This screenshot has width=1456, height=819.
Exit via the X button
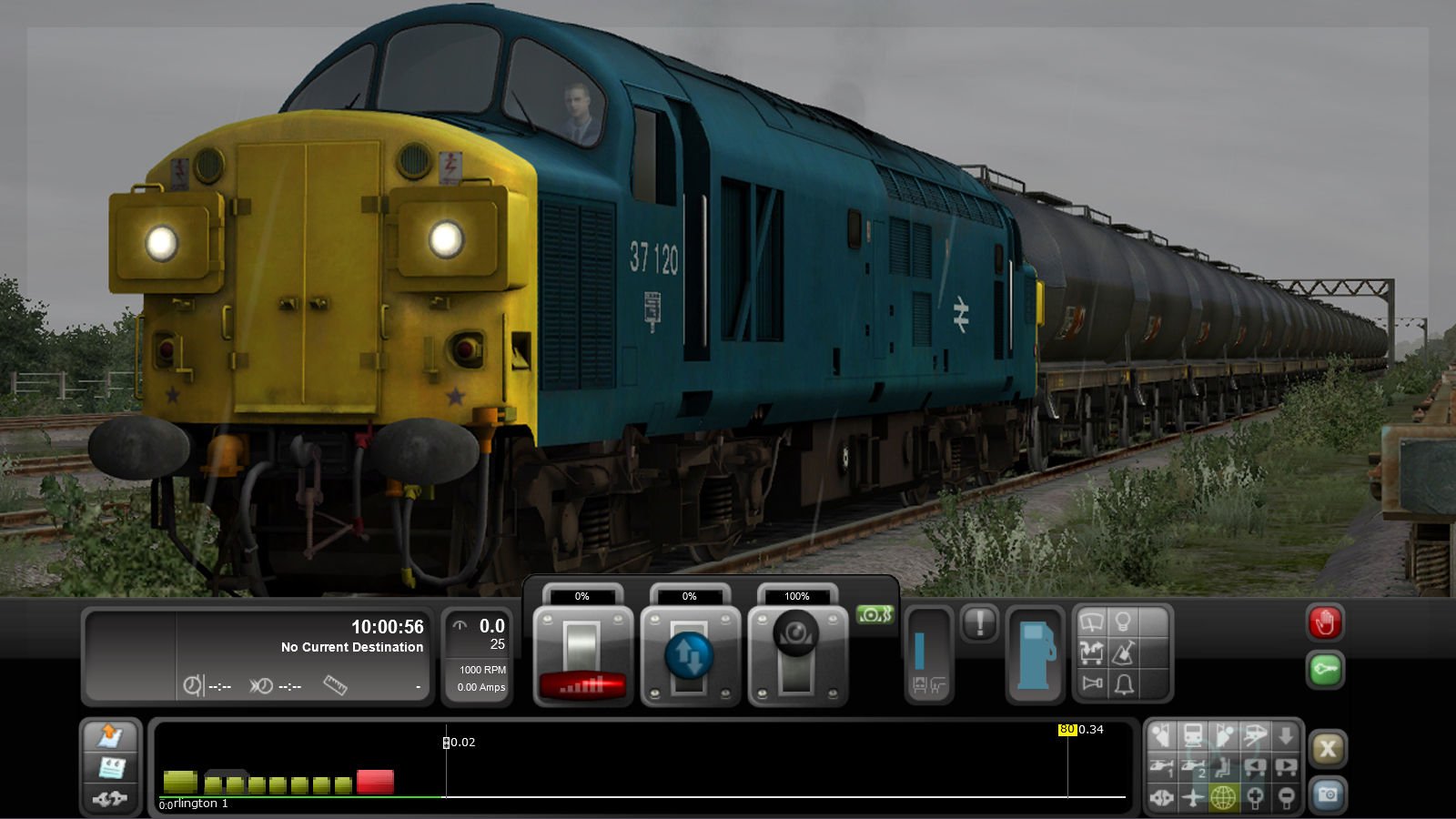point(1330,749)
